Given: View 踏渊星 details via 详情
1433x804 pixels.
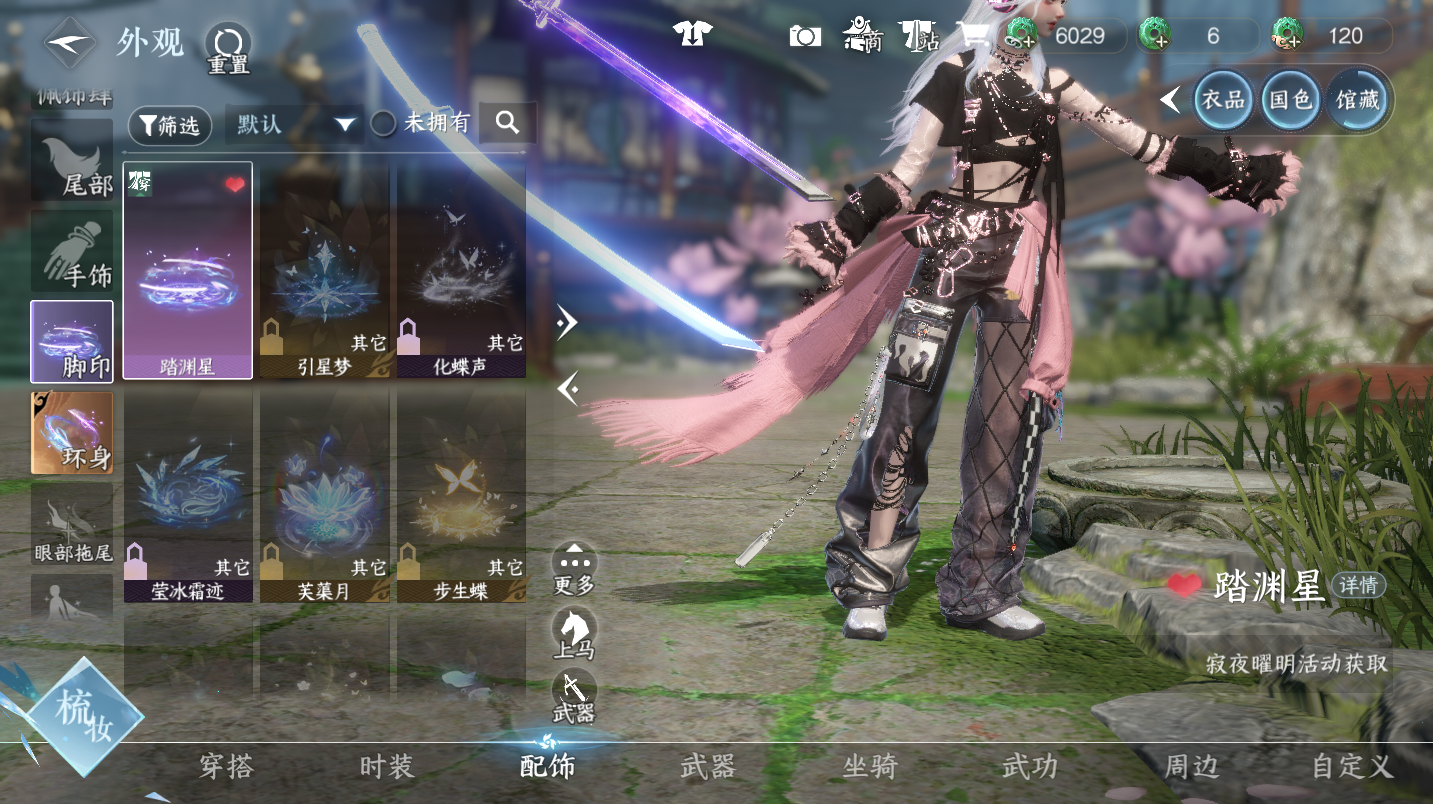Looking at the screenshot, I should [1359, 585].
